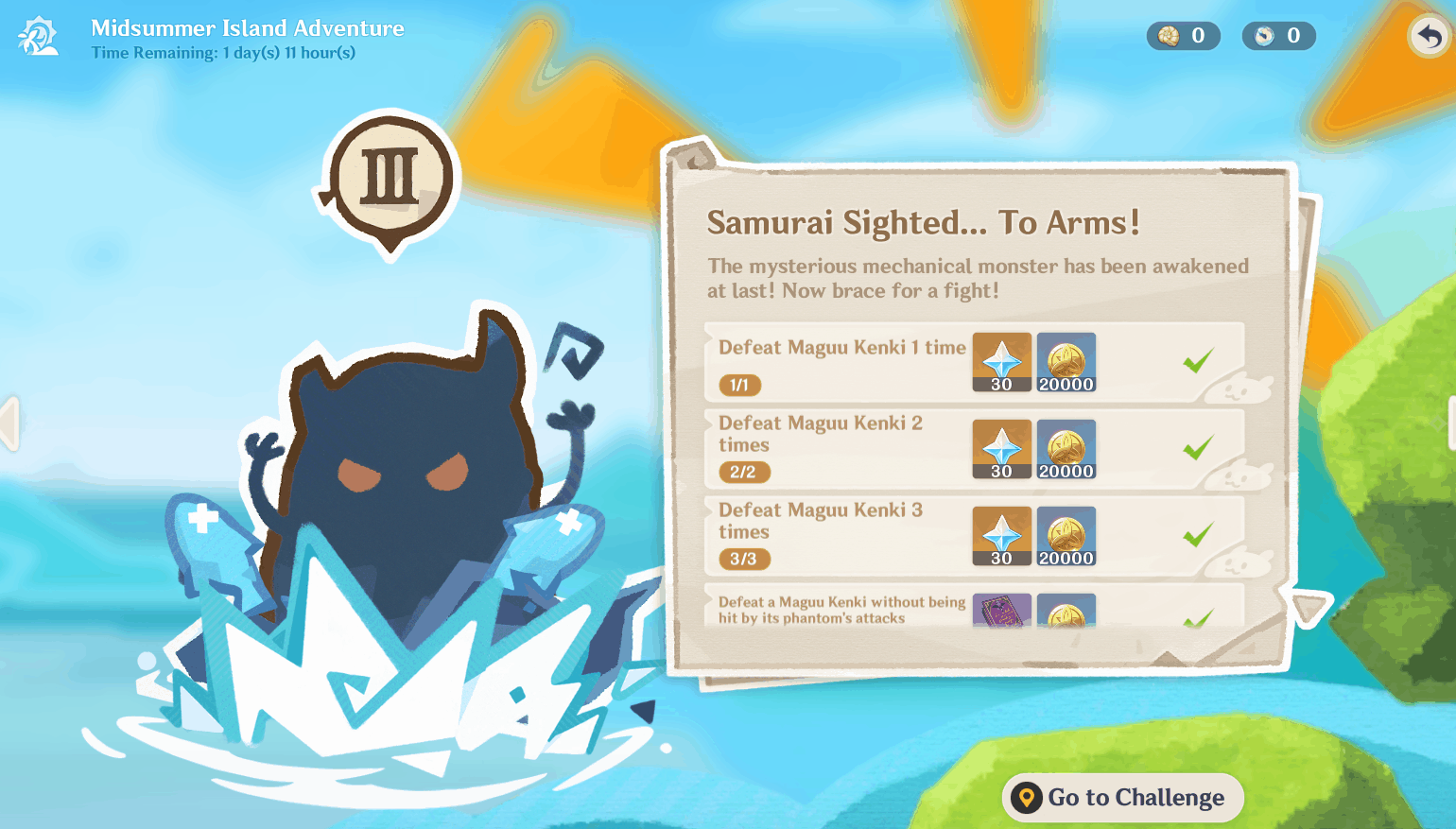Image resolution: width=1456 pixels, height=829 pixels.
Task: Open the Samurai Sighted... To Arms quest panel title
Action: pyautogui.click(x=923, y=223)
